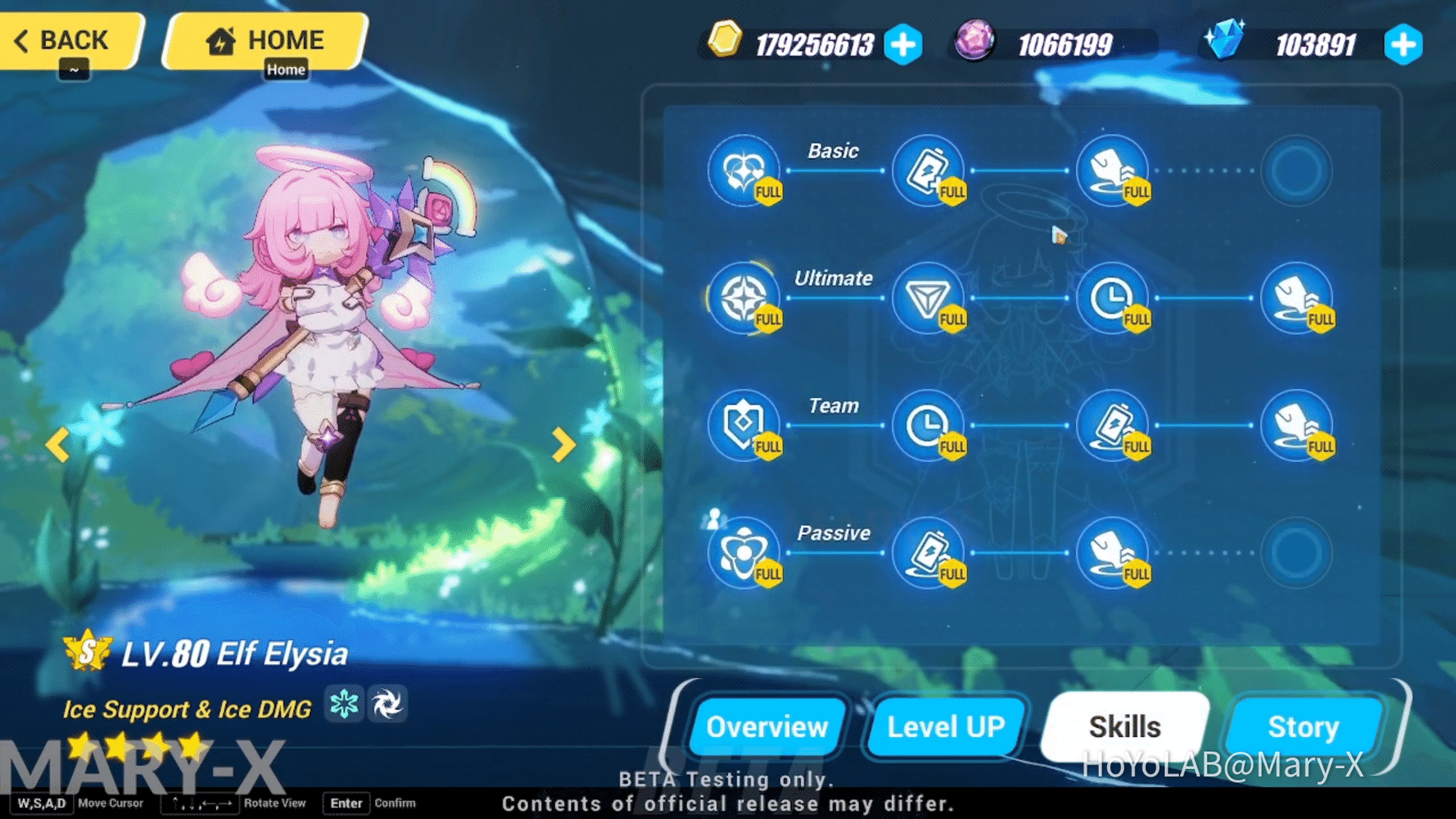Select the palm skill icon ending the Team row
Screen dimensions: 1456x819
tap(1300, 424)
